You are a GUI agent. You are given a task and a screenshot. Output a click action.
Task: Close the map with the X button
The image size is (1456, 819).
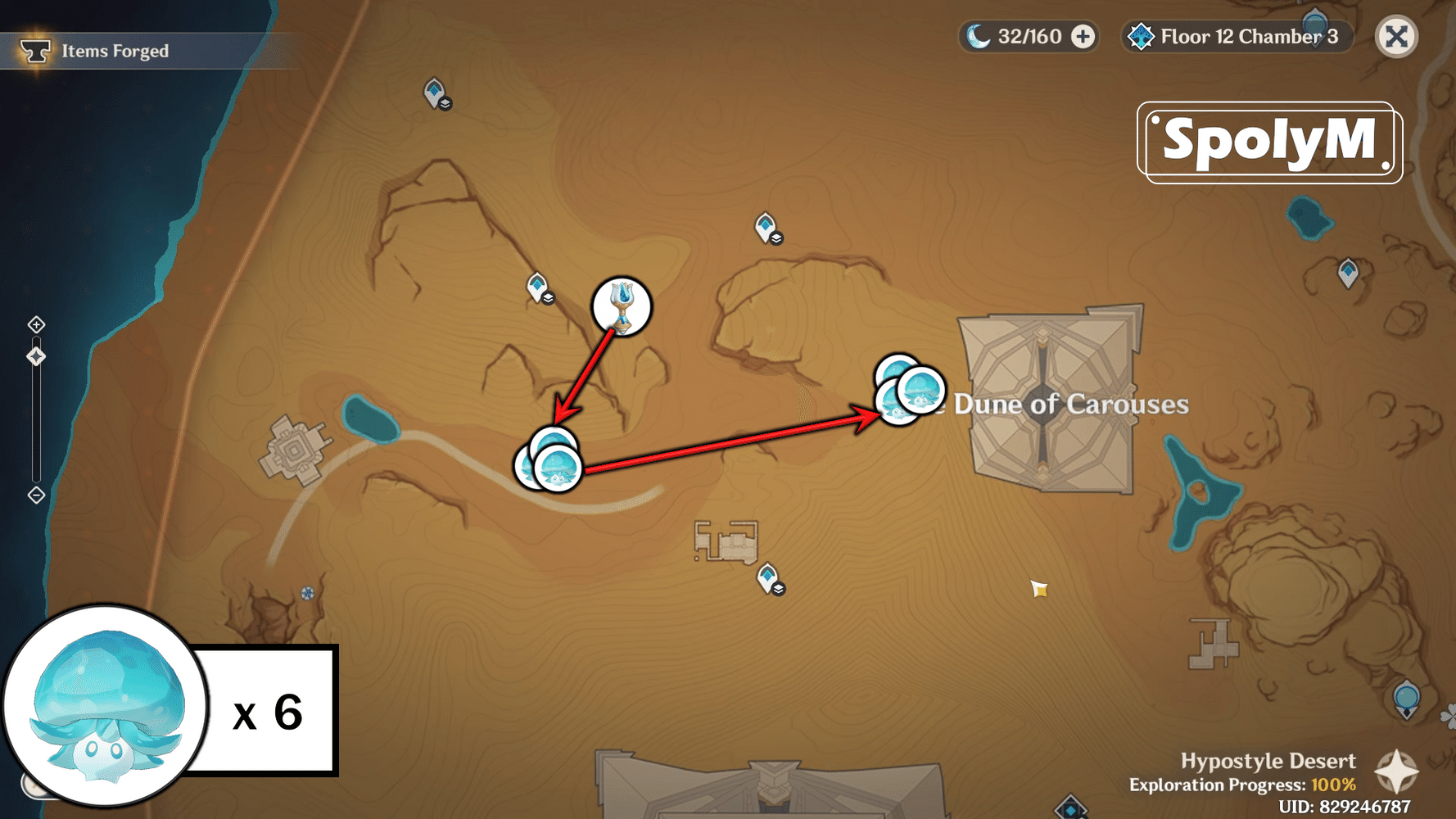[x=1396, y=36]
